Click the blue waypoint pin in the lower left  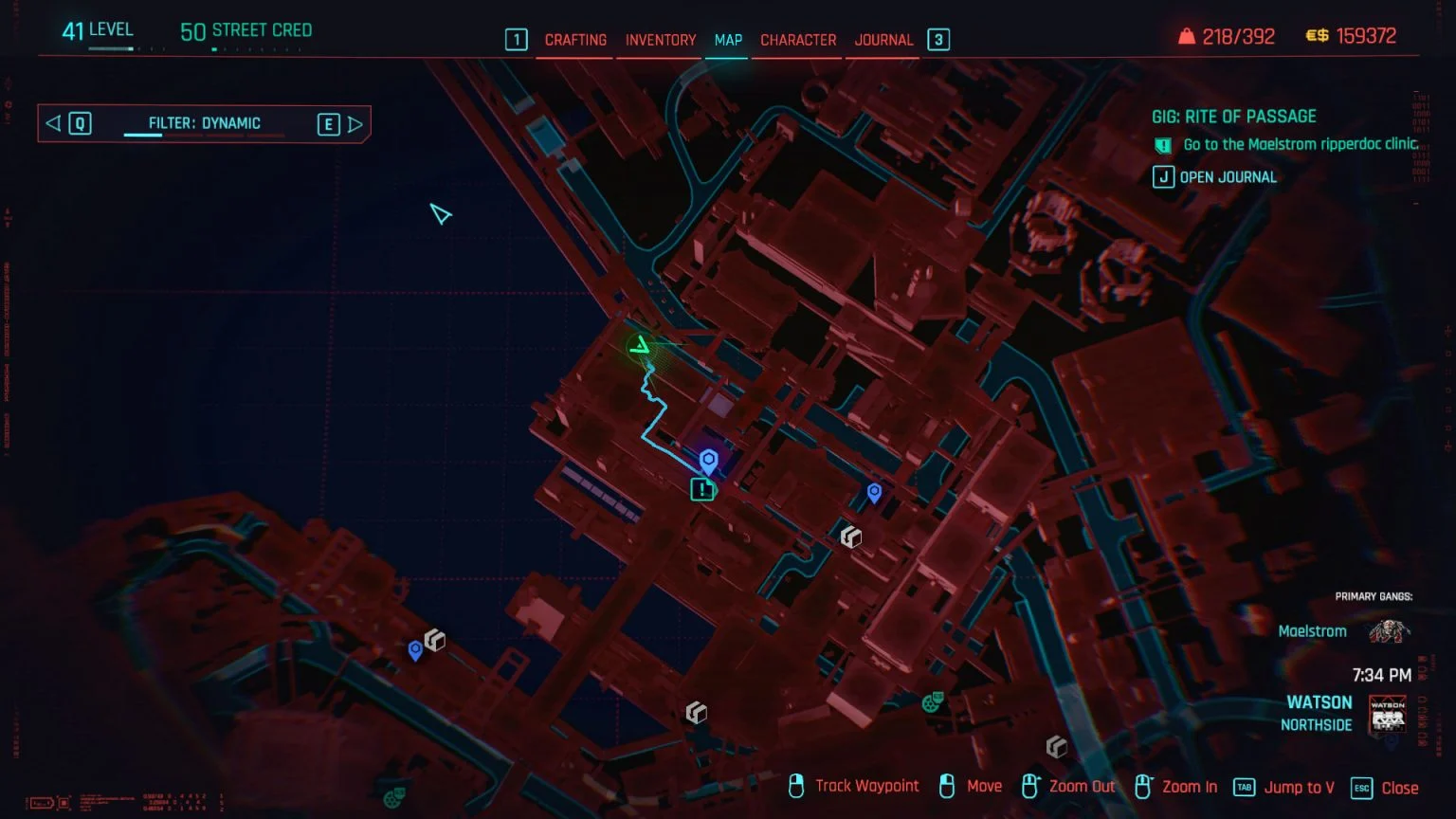pos(415,650)
